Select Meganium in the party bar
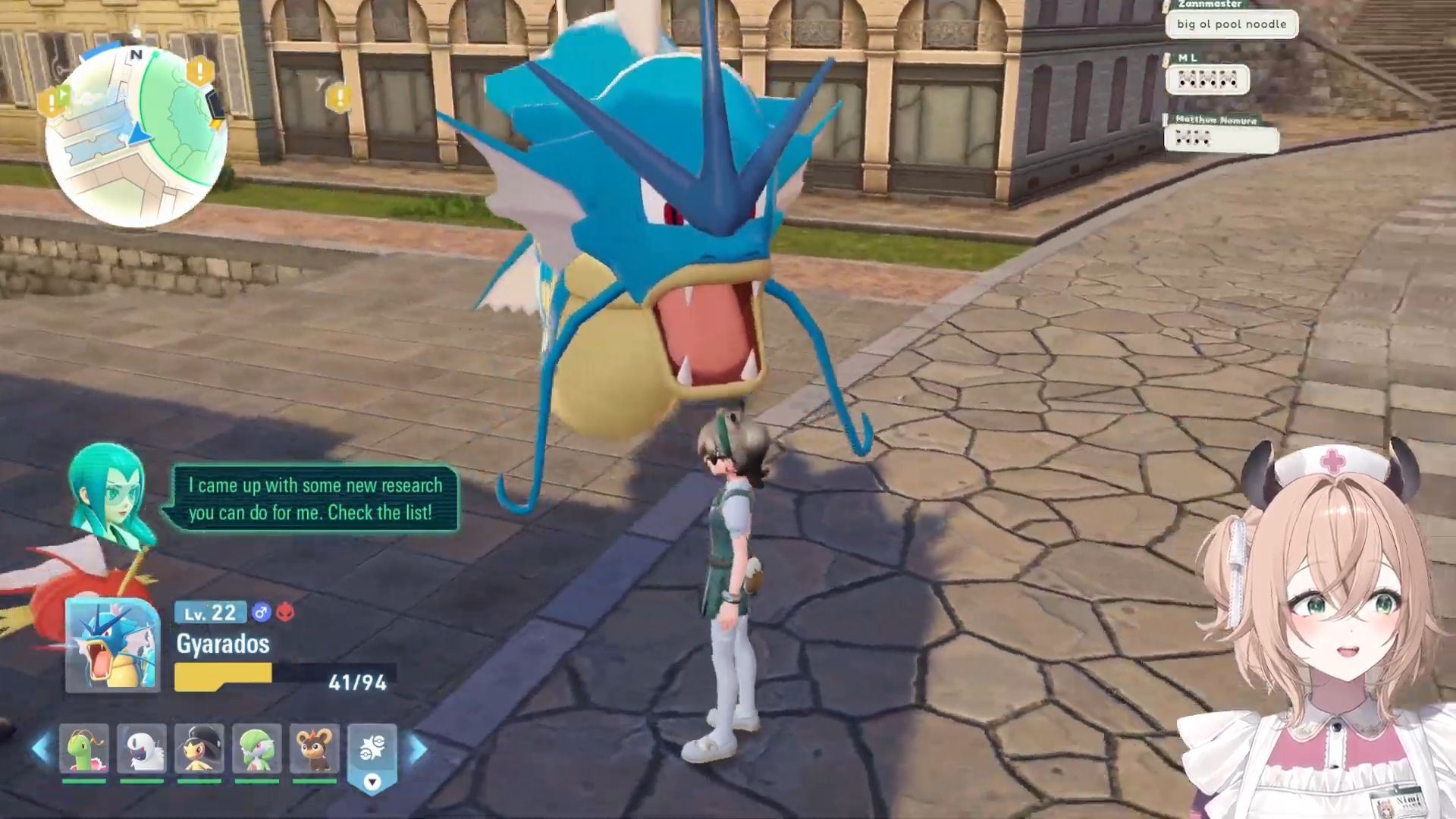The height and width of the screenshot is (819, 1456). [84, 748]
